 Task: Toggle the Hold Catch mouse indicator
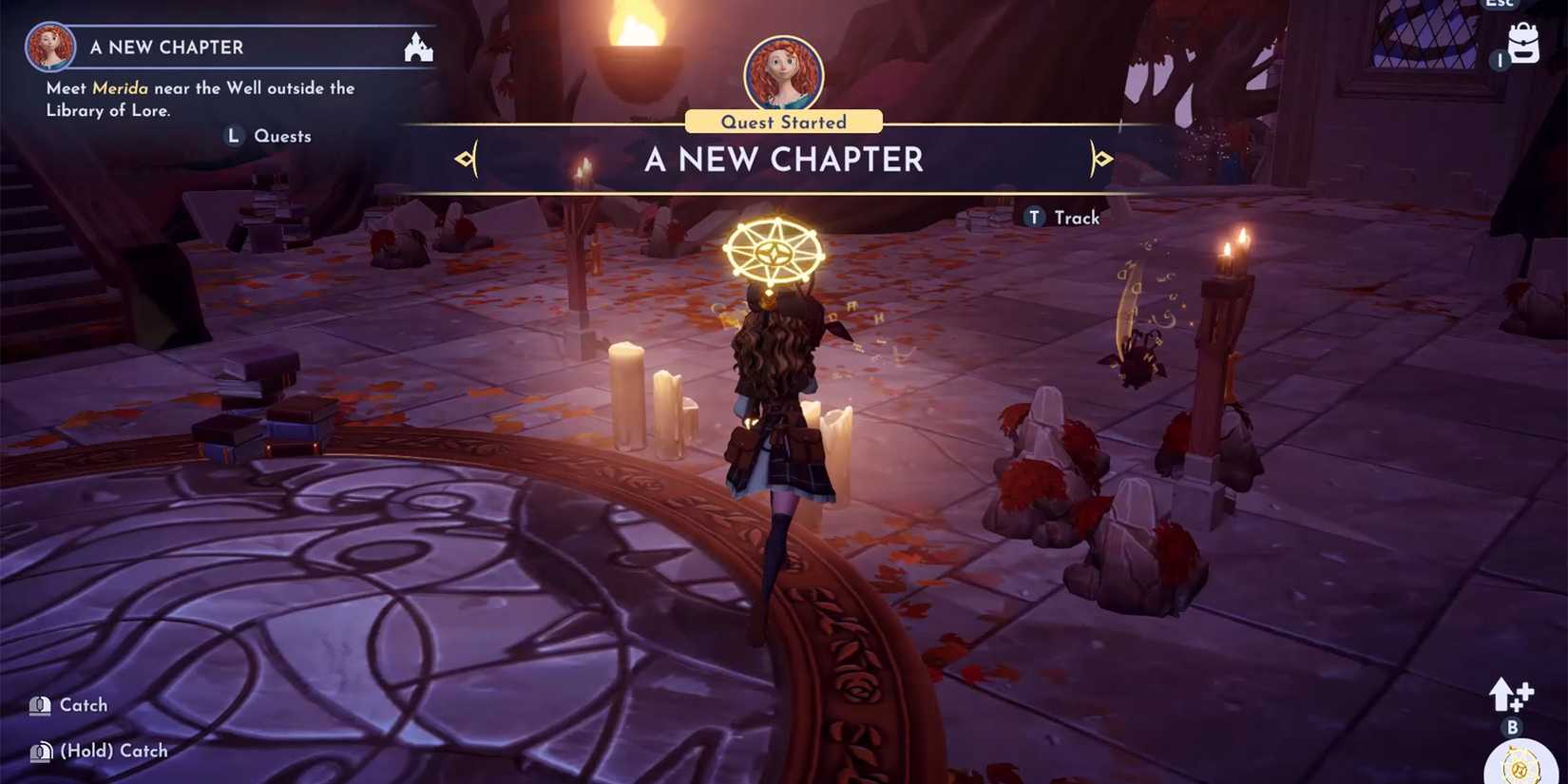point(39,751)
